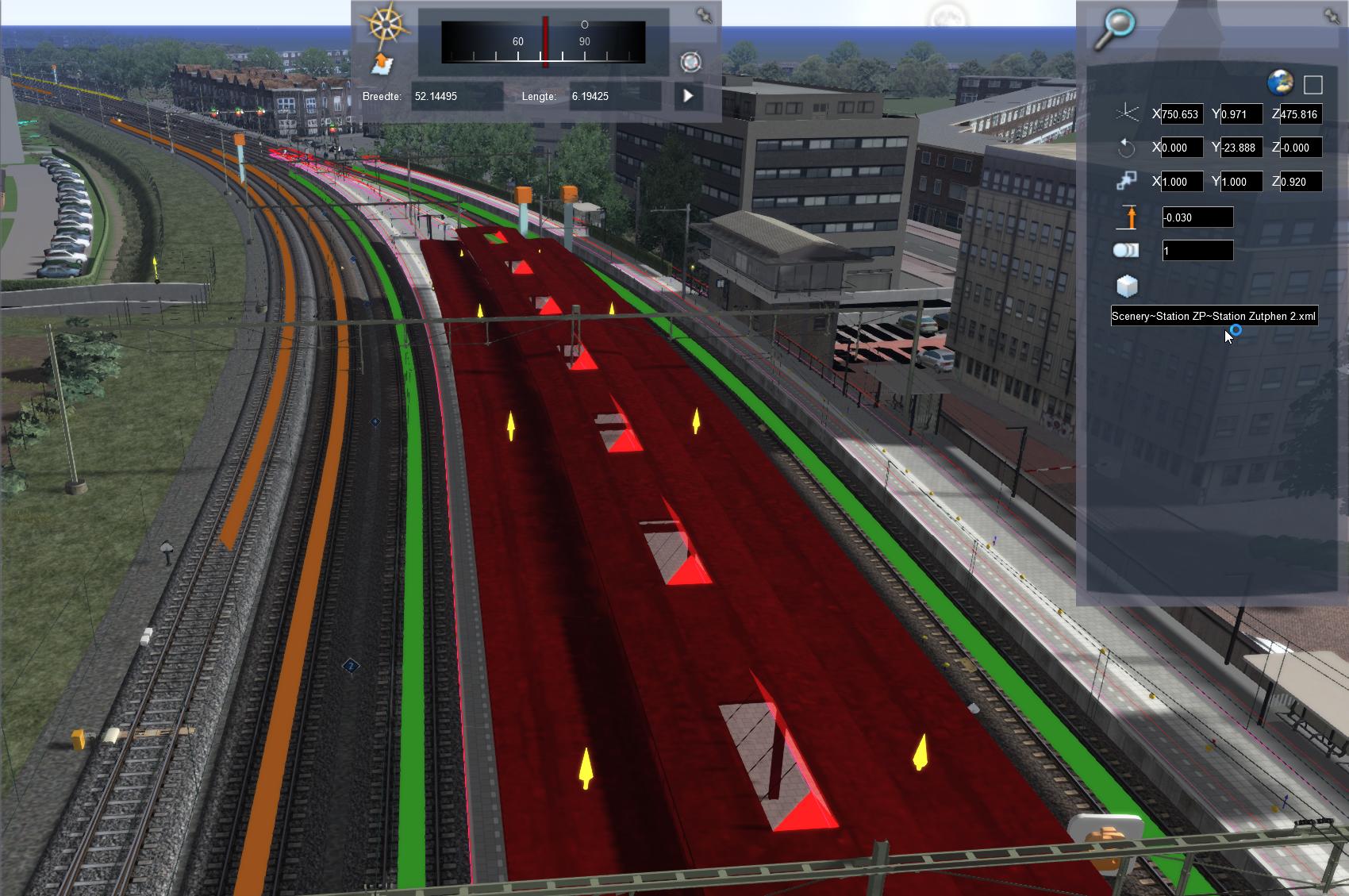Edit the Lengte longitude field
Image resolution: width=1349 pixels, height=896 pixels.
click(613, 96)
